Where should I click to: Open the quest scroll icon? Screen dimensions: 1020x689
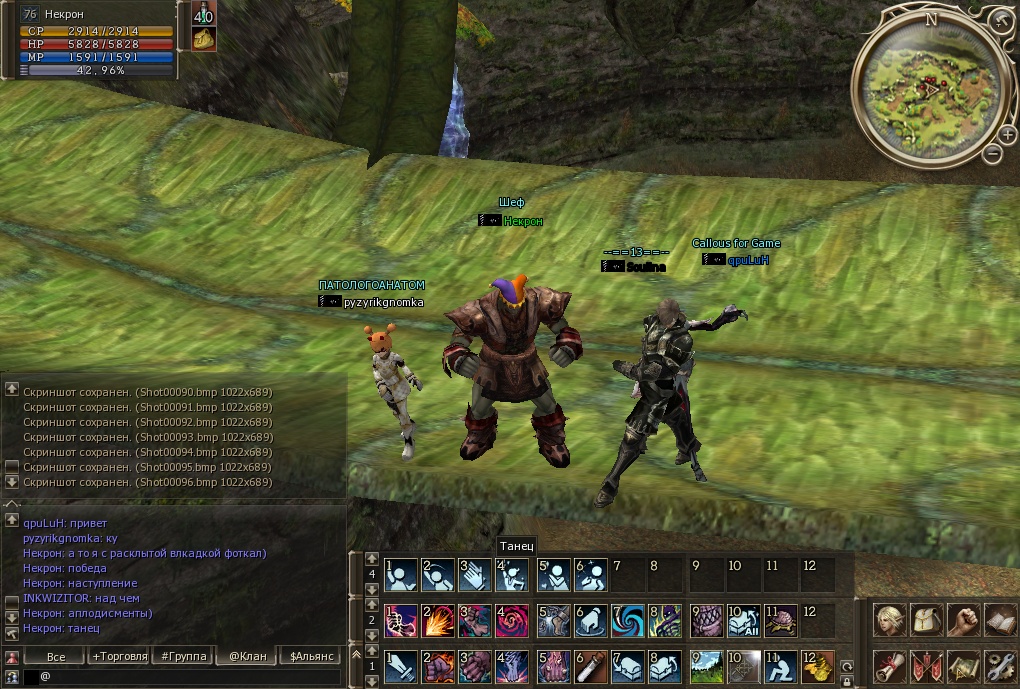[890, 665]
